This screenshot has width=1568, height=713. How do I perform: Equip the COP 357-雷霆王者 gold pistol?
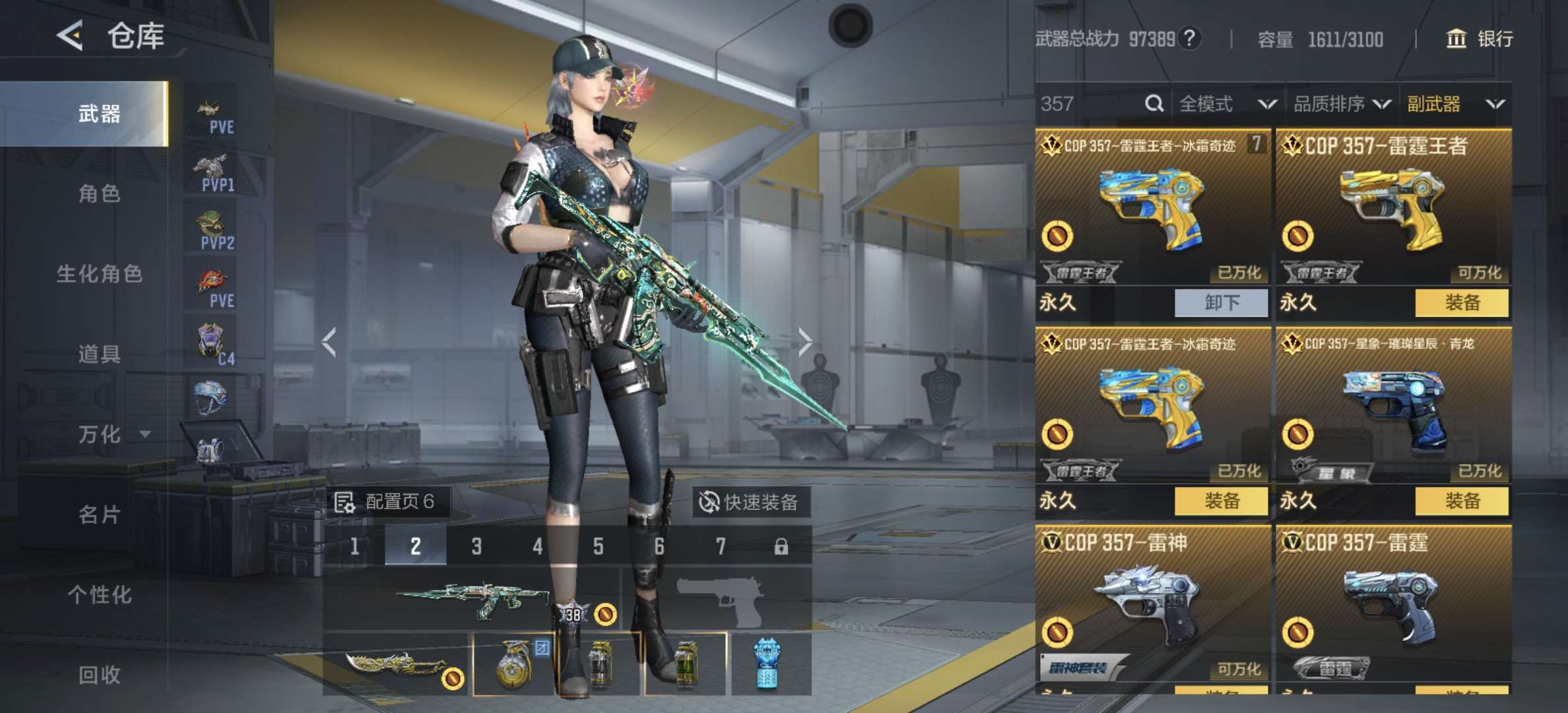(1462, 303)
